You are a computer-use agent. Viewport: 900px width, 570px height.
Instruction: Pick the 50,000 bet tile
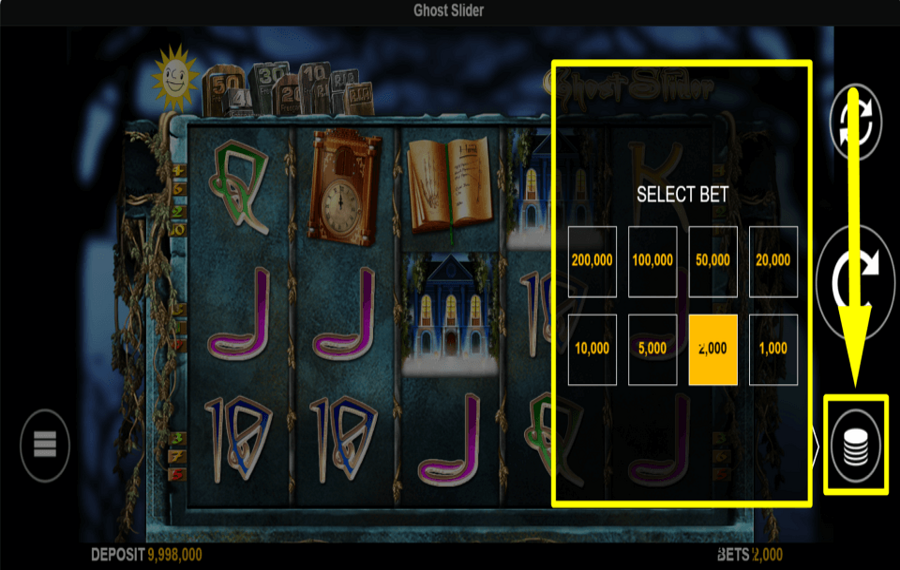713,261
